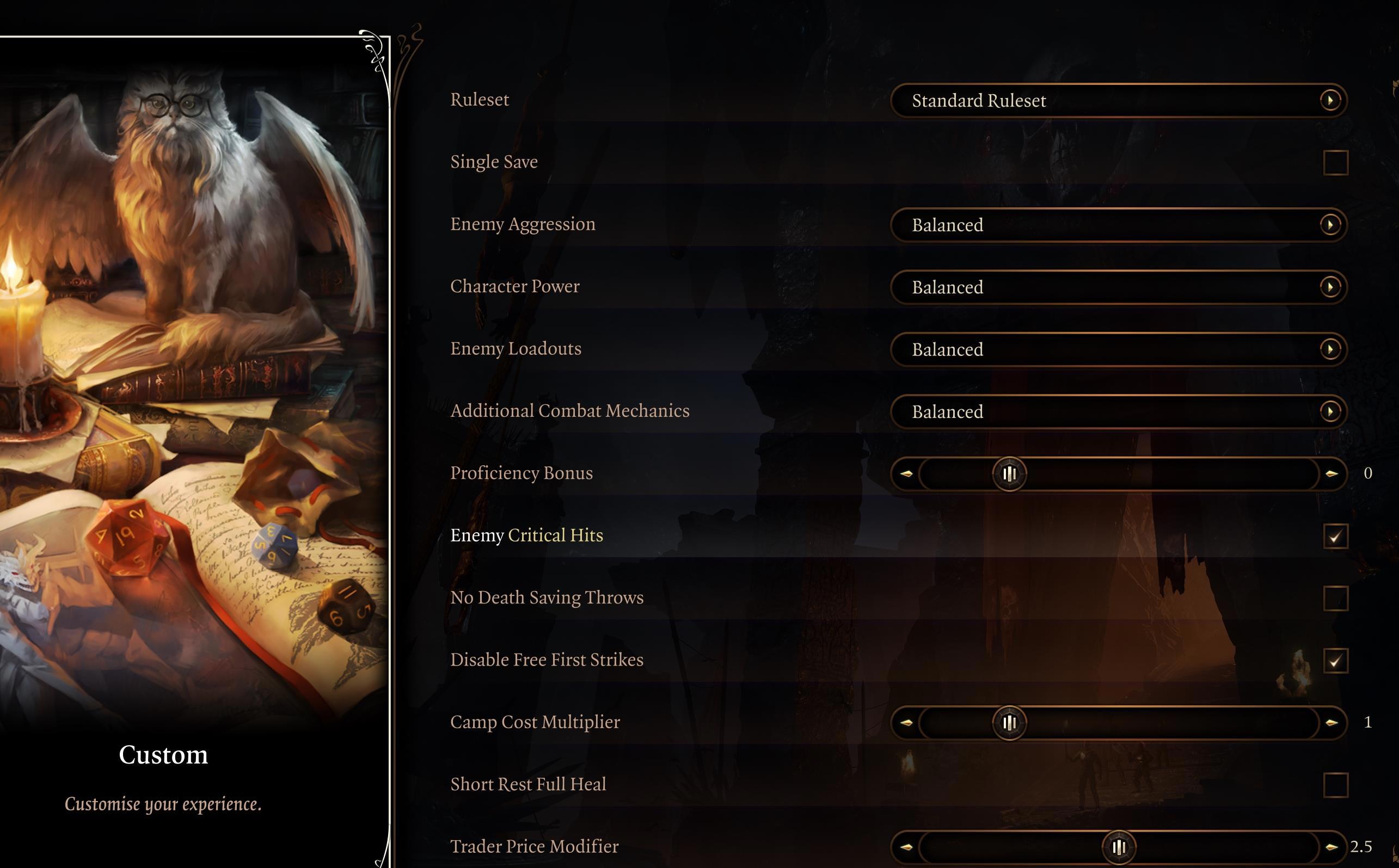
Task: Decrease Proficiency Bonus with left arrow
Action: (x=906, y=473)
